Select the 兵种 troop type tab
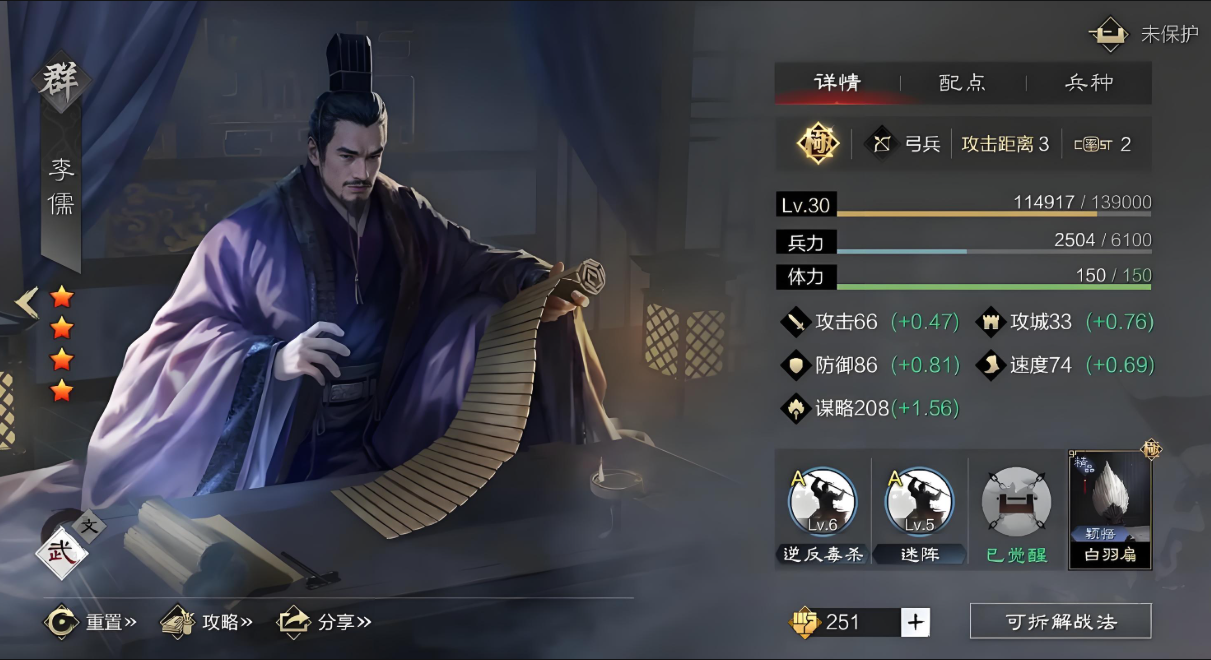The width and height of the screenshot is (1211, 660). pyautogui.click(x=1088, y=83)
